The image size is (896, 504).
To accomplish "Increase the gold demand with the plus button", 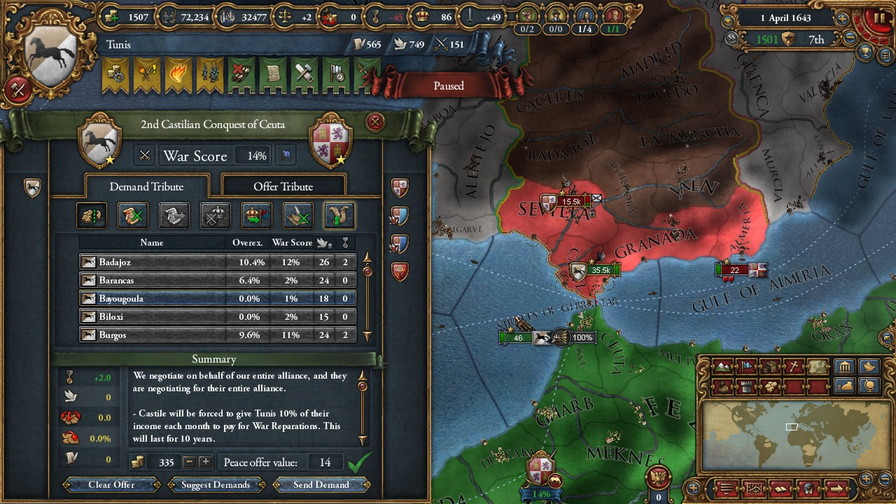I will tap(205, 462).
